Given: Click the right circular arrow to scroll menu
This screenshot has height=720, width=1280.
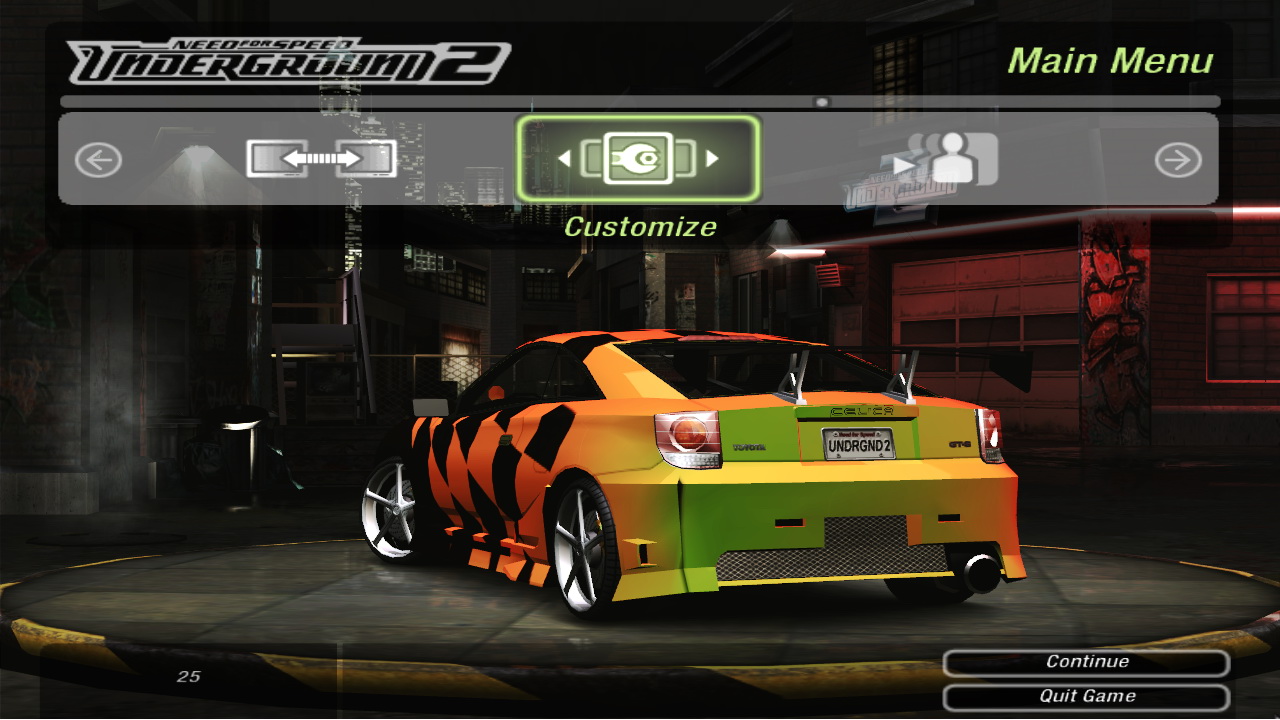Looking at the screenshot, I should [1178, 160].
